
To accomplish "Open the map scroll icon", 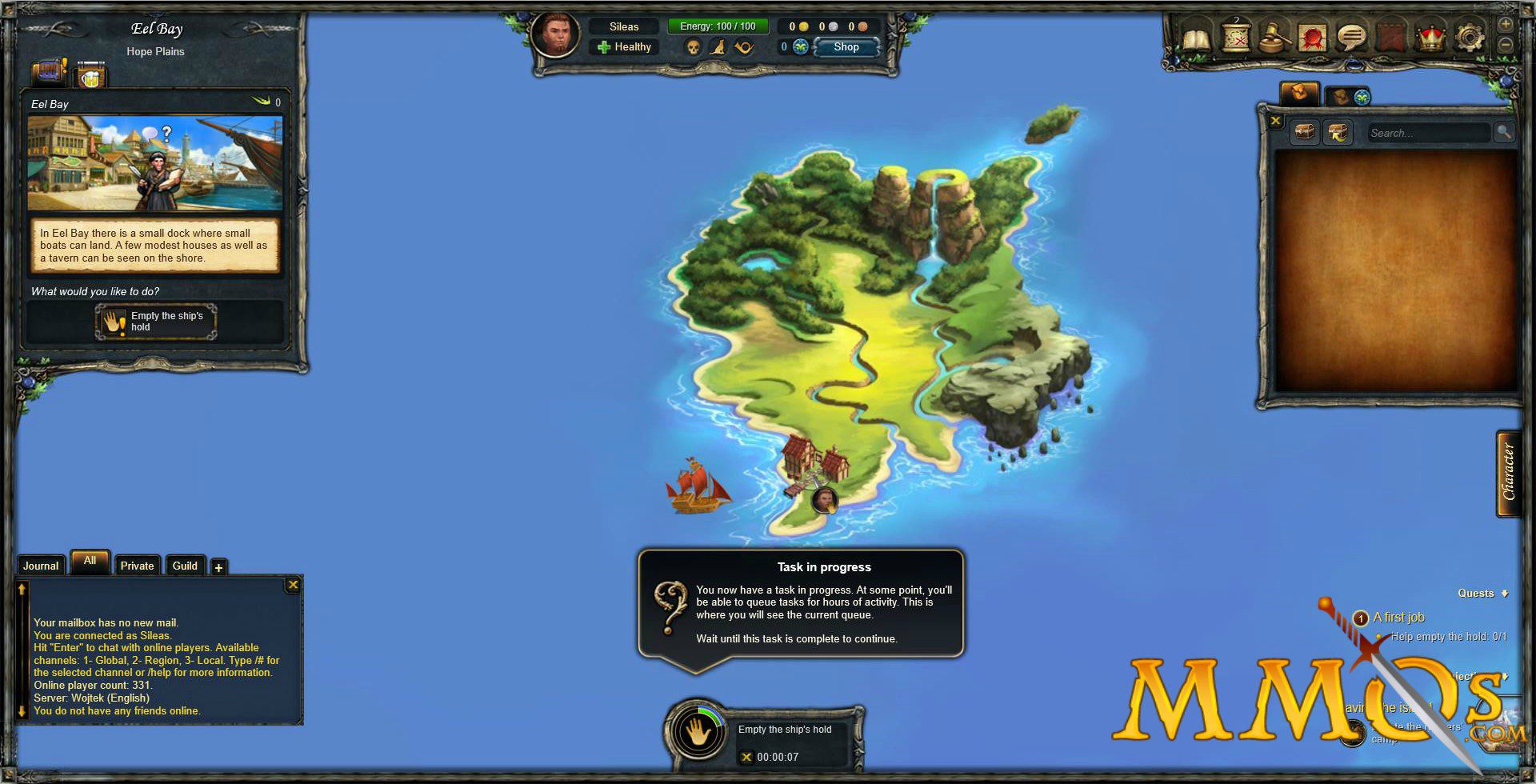I will pyautogui.click(x=1235, y=37).
